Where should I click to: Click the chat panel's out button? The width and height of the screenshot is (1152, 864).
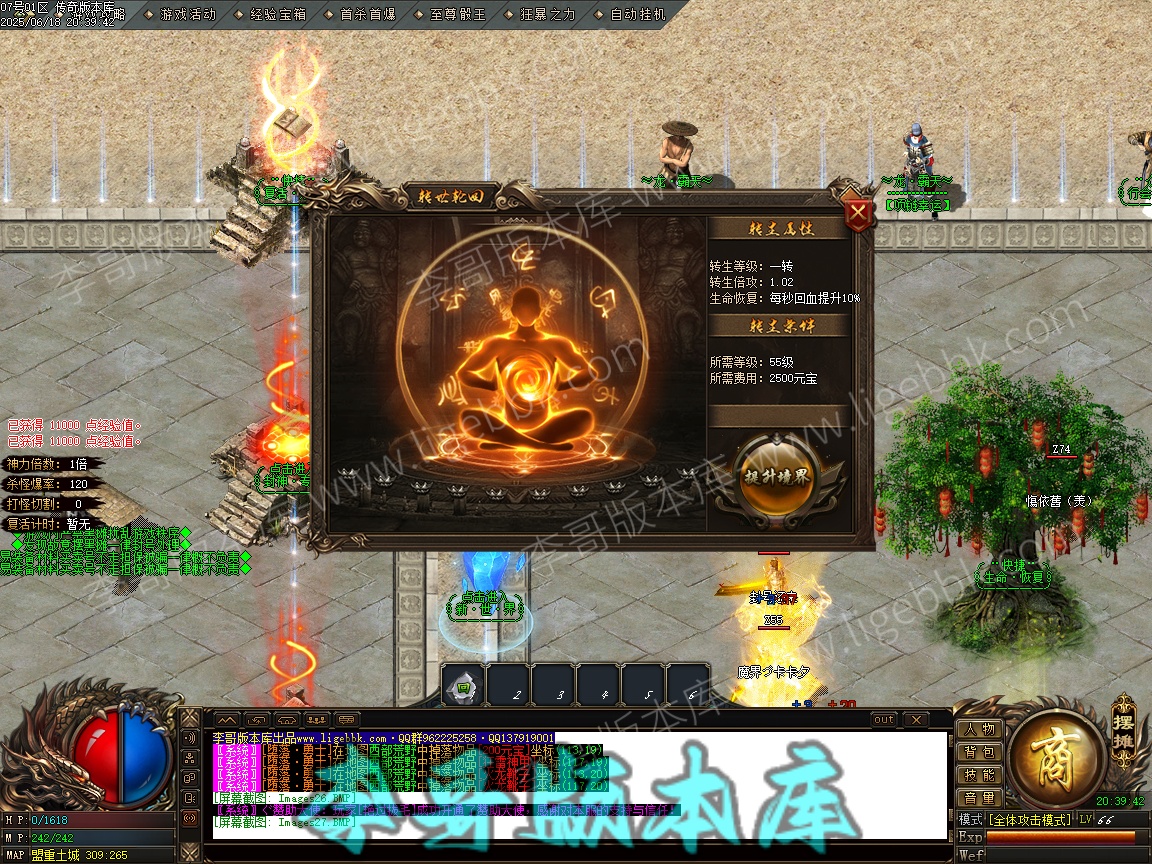884,720
